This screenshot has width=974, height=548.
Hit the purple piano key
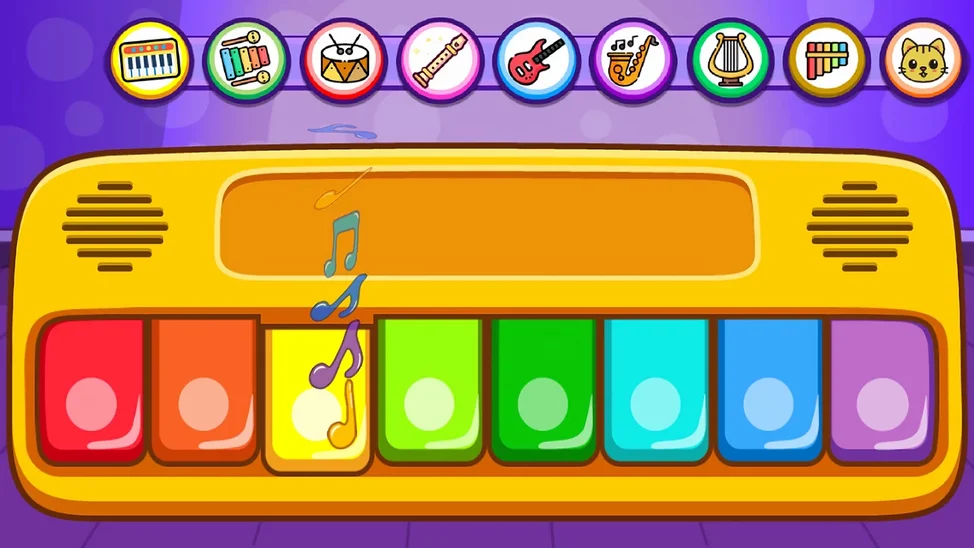(x=882, y=392)
